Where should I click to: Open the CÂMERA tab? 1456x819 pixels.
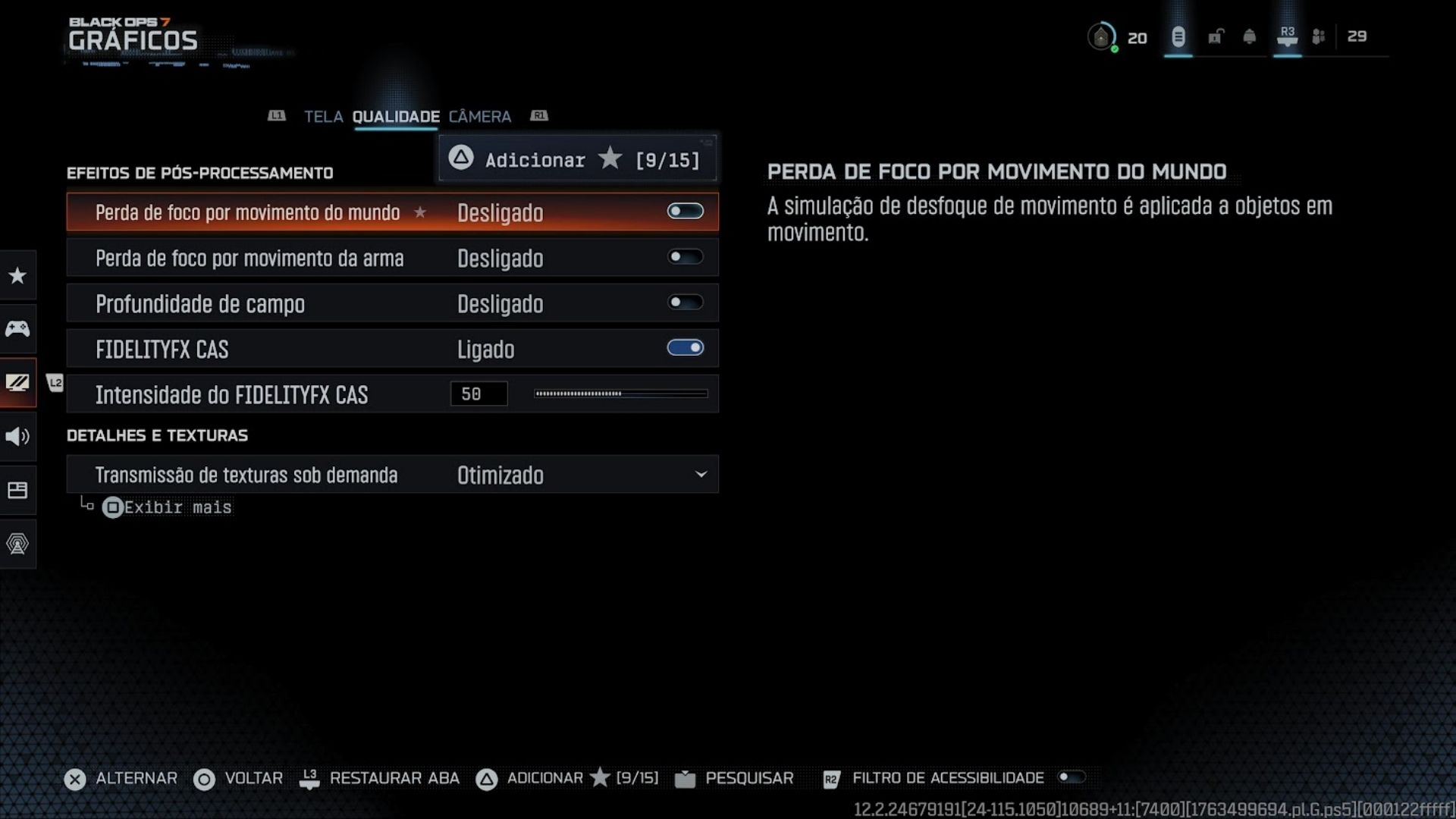coord(479,117)
